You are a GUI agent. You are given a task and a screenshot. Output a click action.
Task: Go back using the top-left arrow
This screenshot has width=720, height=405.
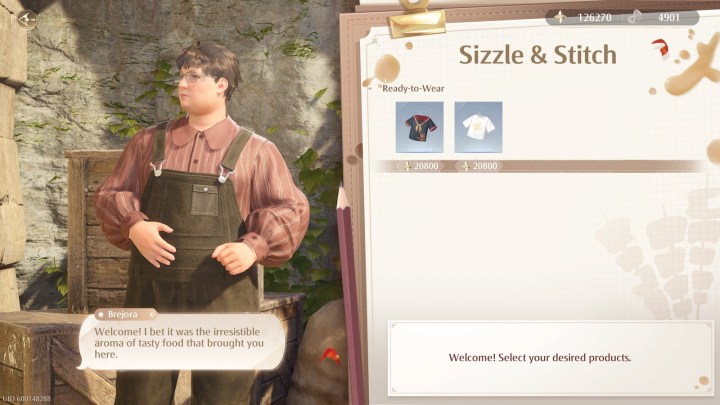tap(27, 17)
